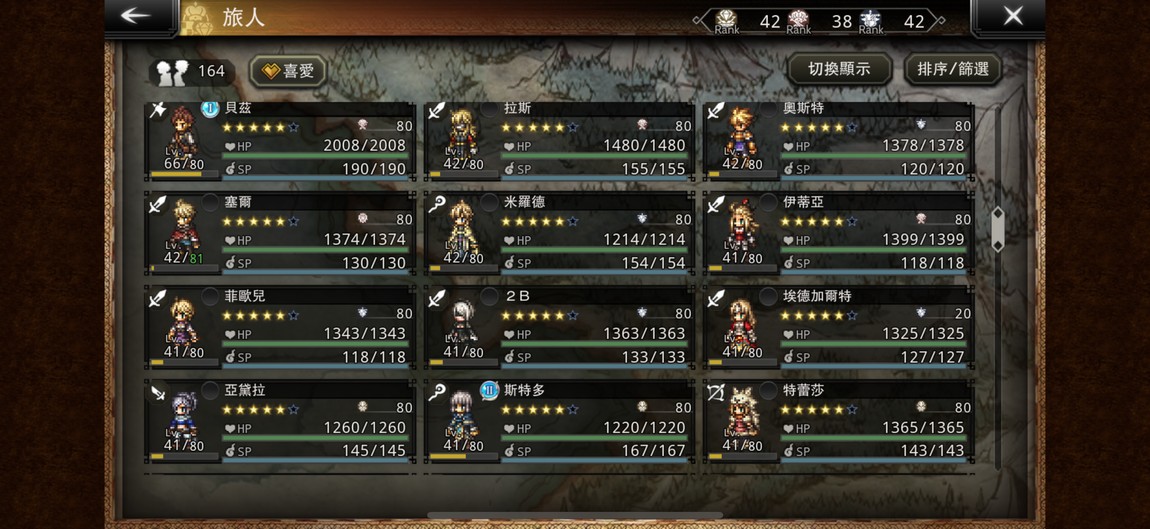The image size is (1150, 529).
Task: Close the 旅人 screen with X
Action: pos(1012,16)
